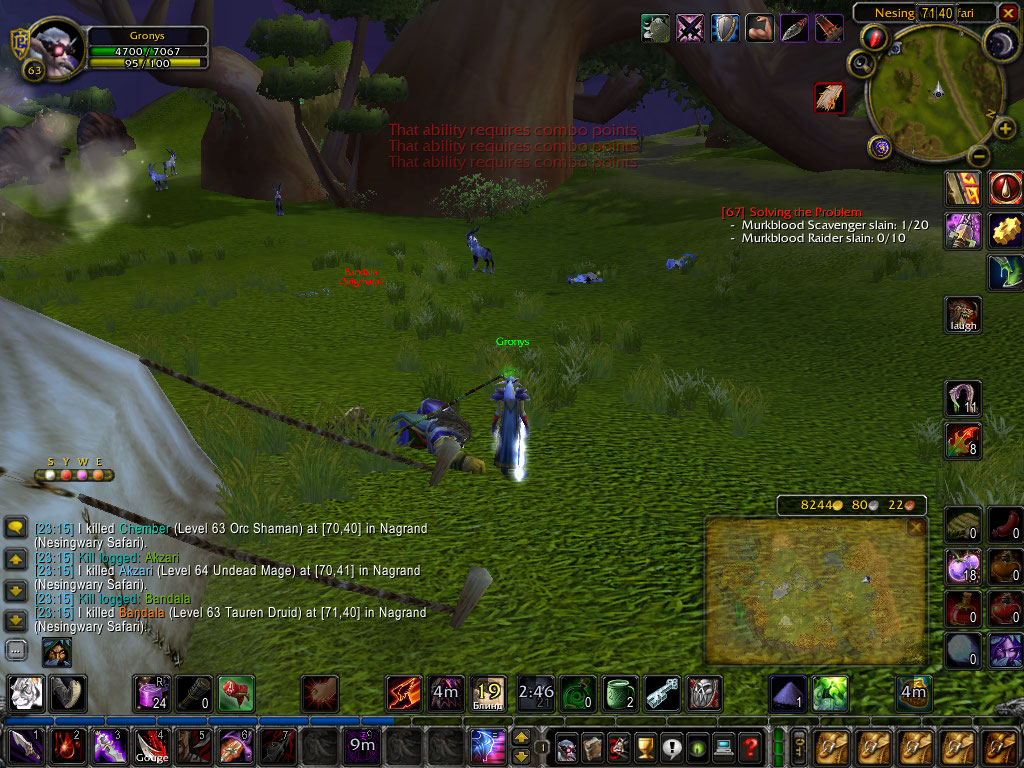Select the Solving the Problem quest tracker
The image size is (1024, 768).
pyautogui.click(x=790, y=212)
